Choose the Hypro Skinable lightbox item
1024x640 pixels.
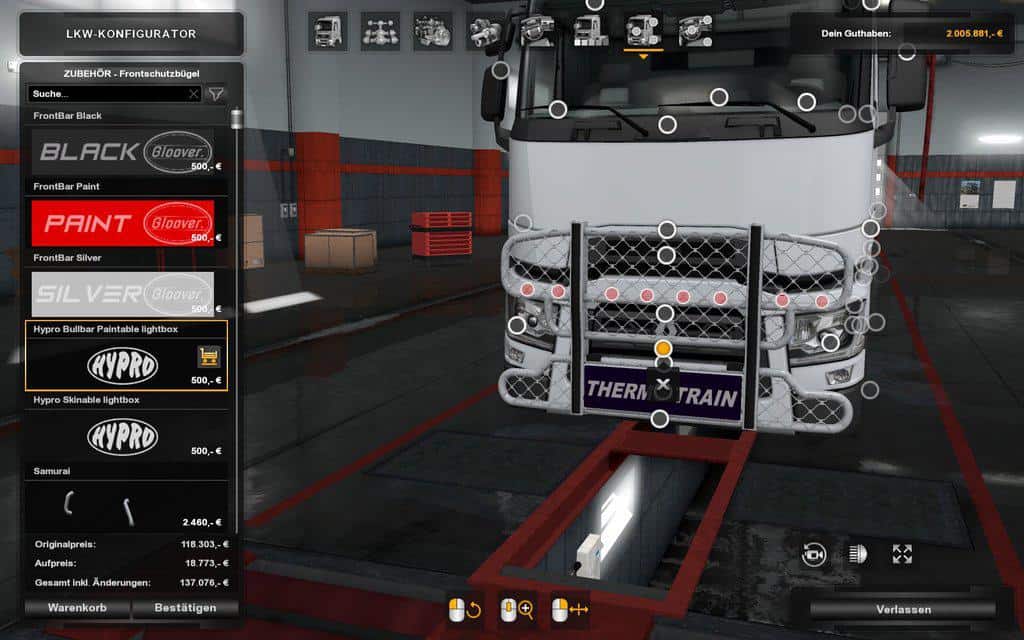(x=123, y=435)
